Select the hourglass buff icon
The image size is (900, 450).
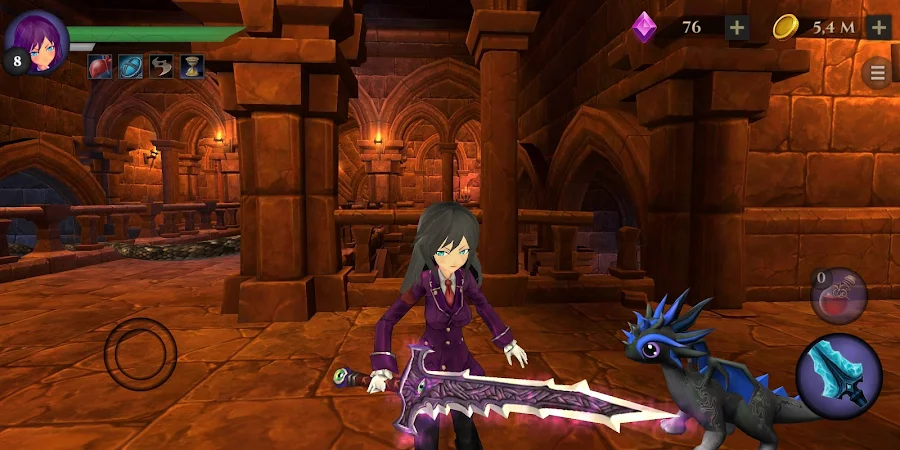(x=191, y=67)
